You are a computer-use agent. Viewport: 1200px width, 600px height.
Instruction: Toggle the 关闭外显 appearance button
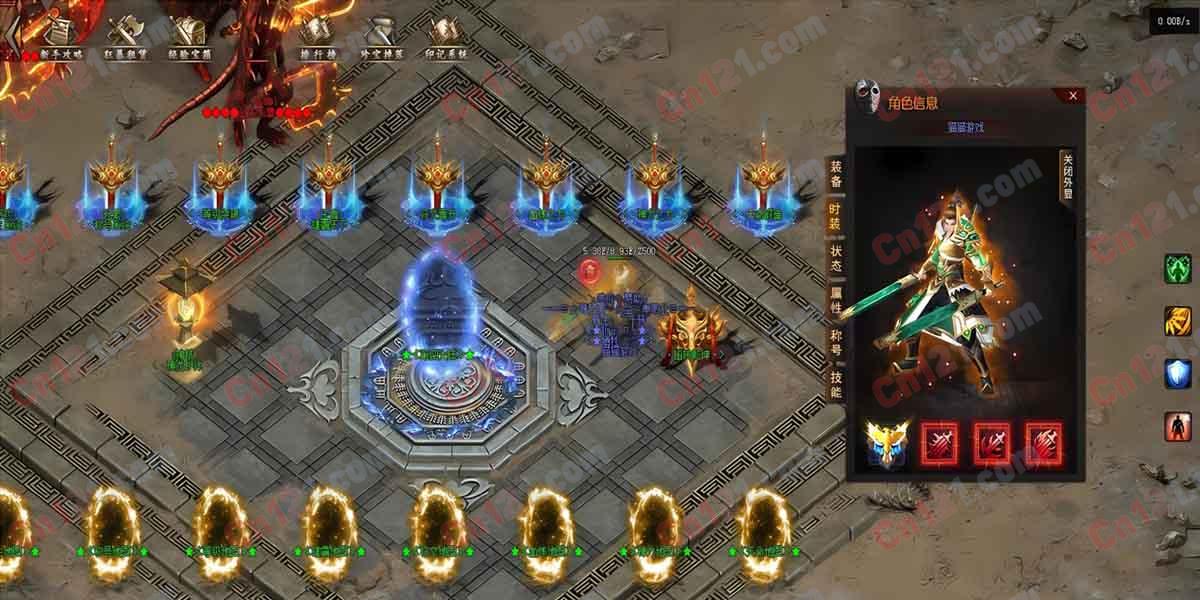(1067, 176)
